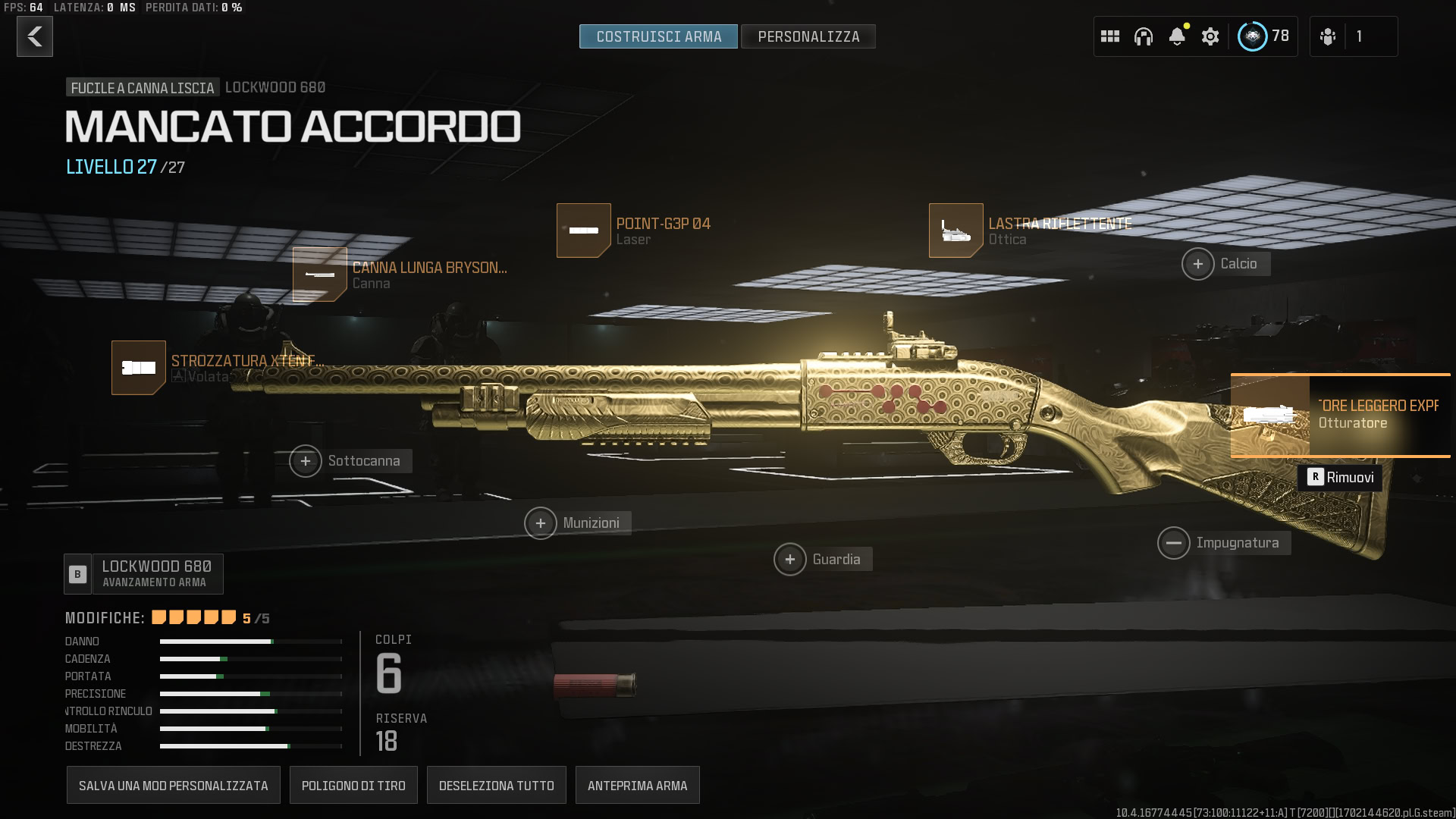Select the Point-G3P 04 laser attachment

pos(584,231)
